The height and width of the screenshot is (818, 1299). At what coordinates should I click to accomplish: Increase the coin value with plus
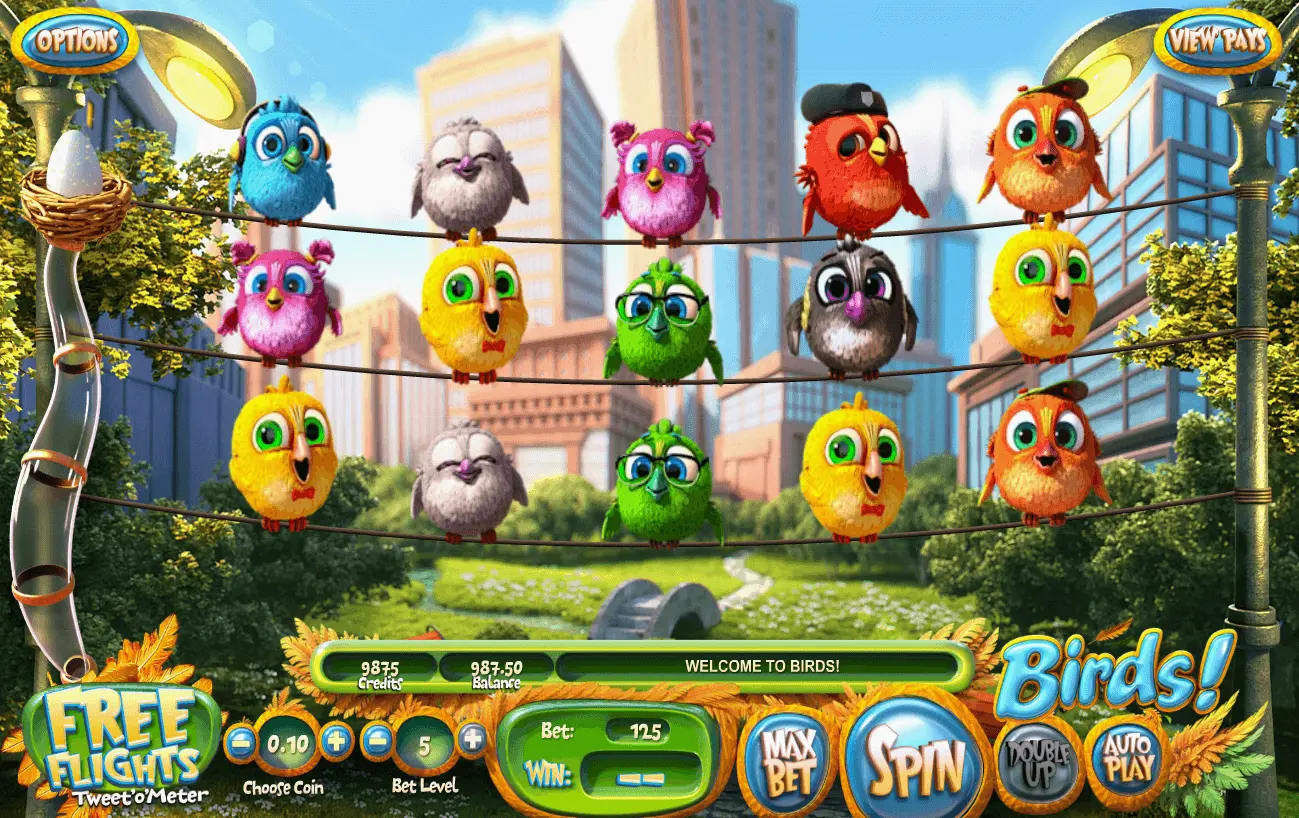[337, 741]
